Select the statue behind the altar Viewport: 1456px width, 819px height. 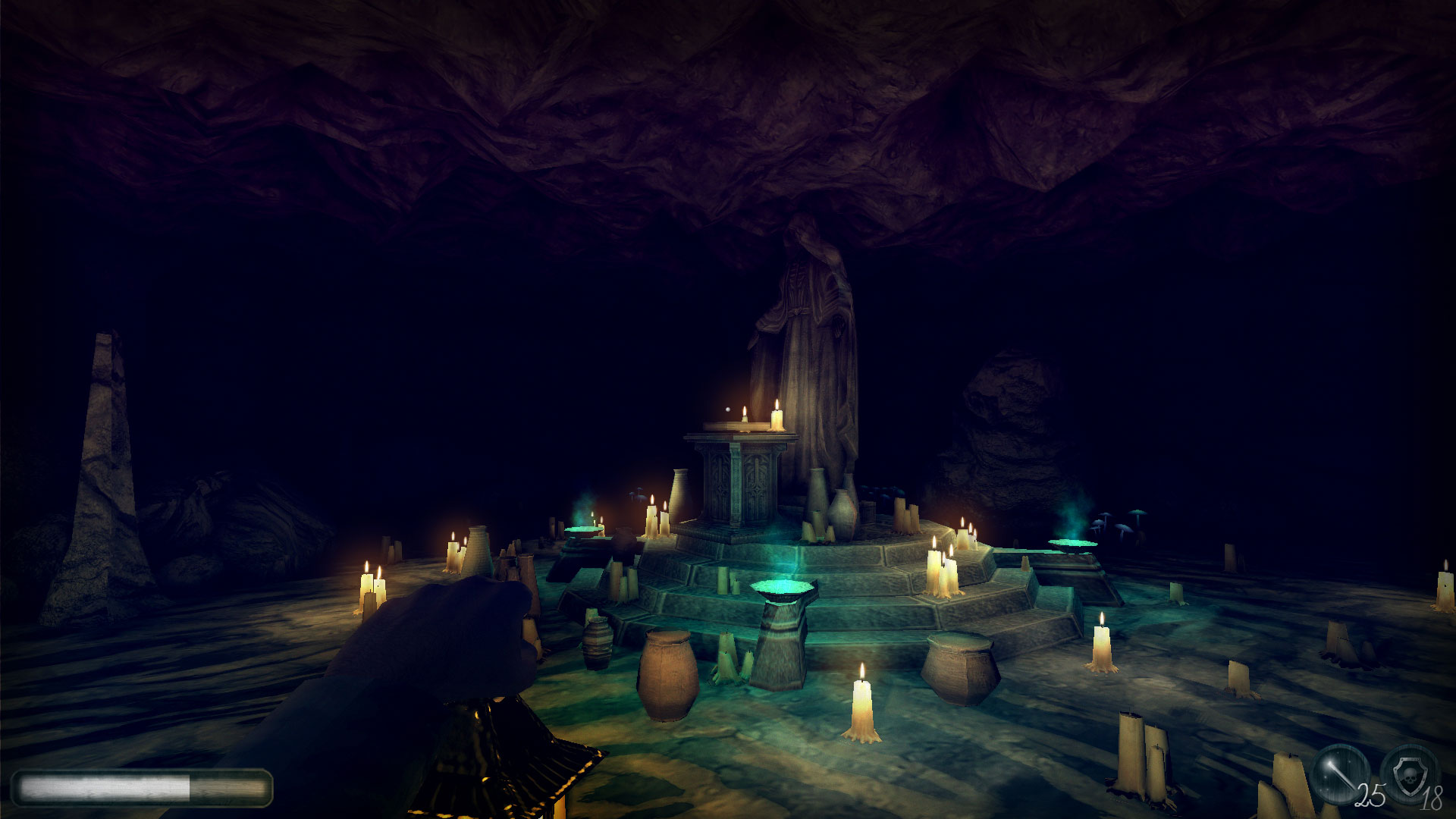coord(811,326)
